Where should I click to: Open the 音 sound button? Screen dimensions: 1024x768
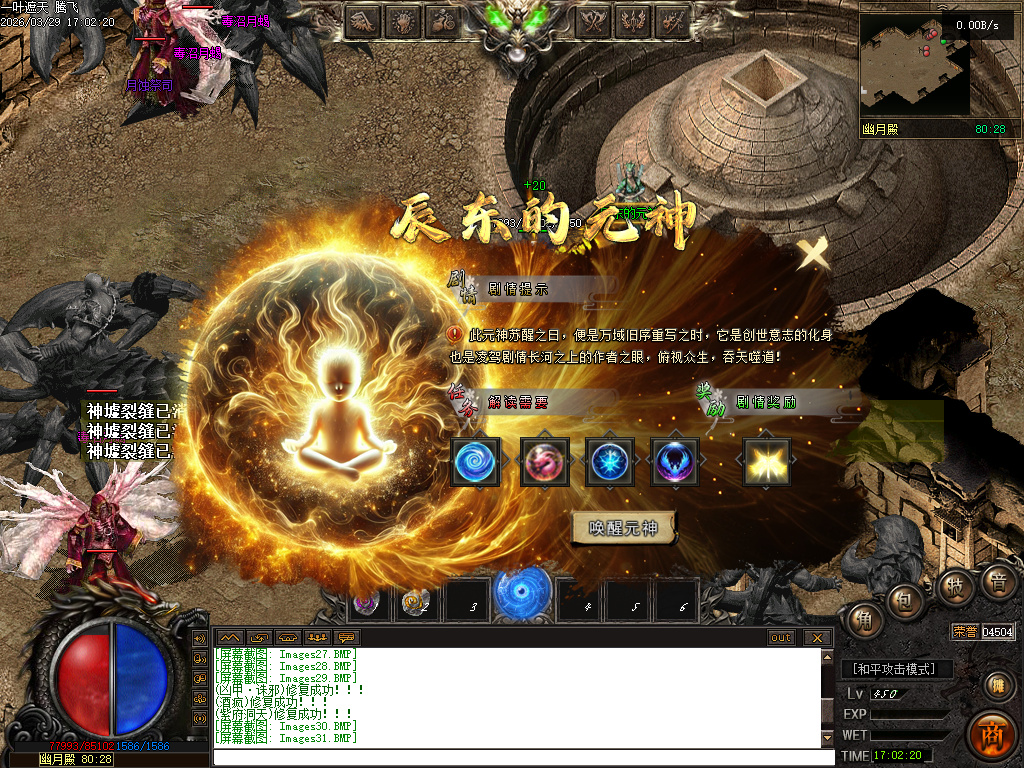tap(997, 583)
